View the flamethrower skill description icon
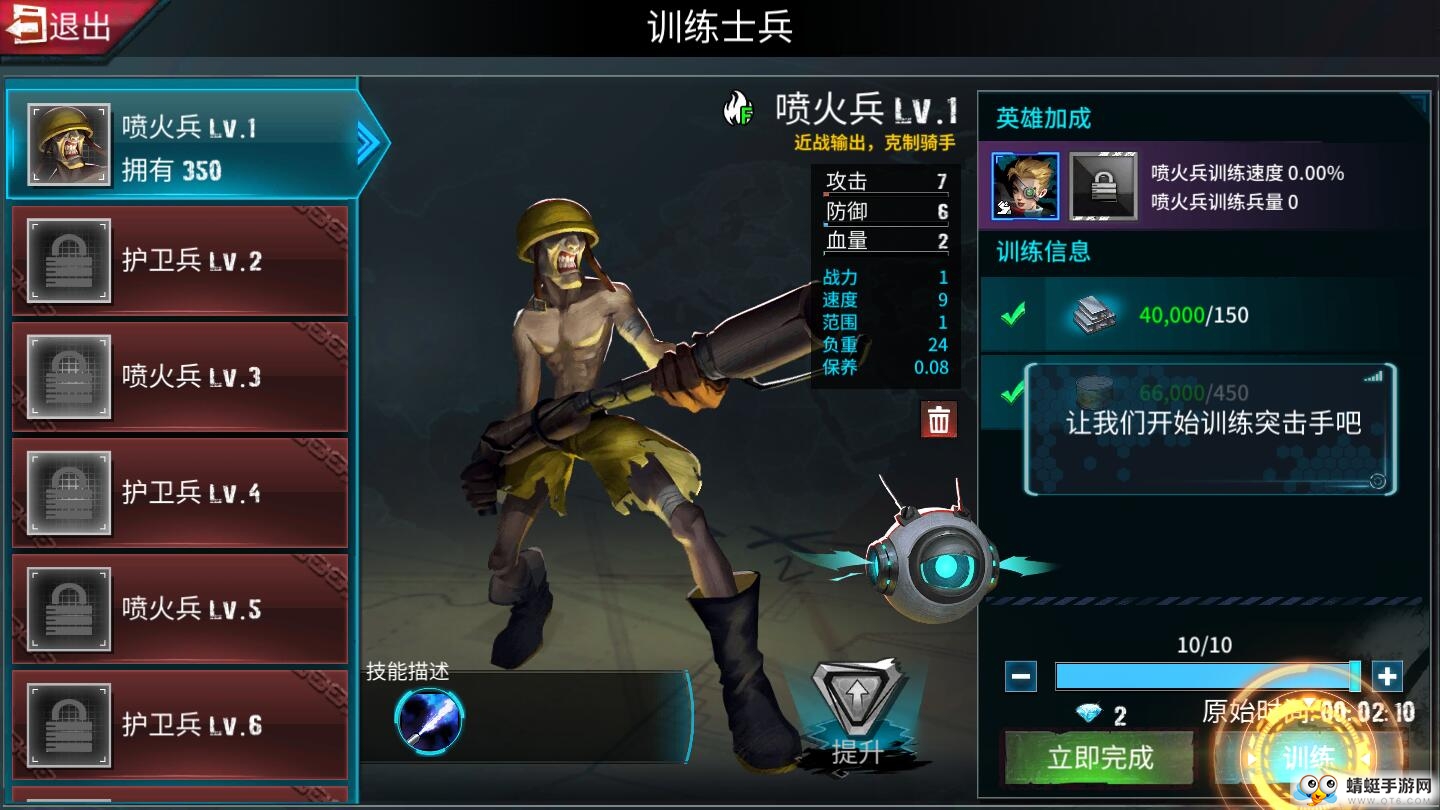 click(429, 720)
